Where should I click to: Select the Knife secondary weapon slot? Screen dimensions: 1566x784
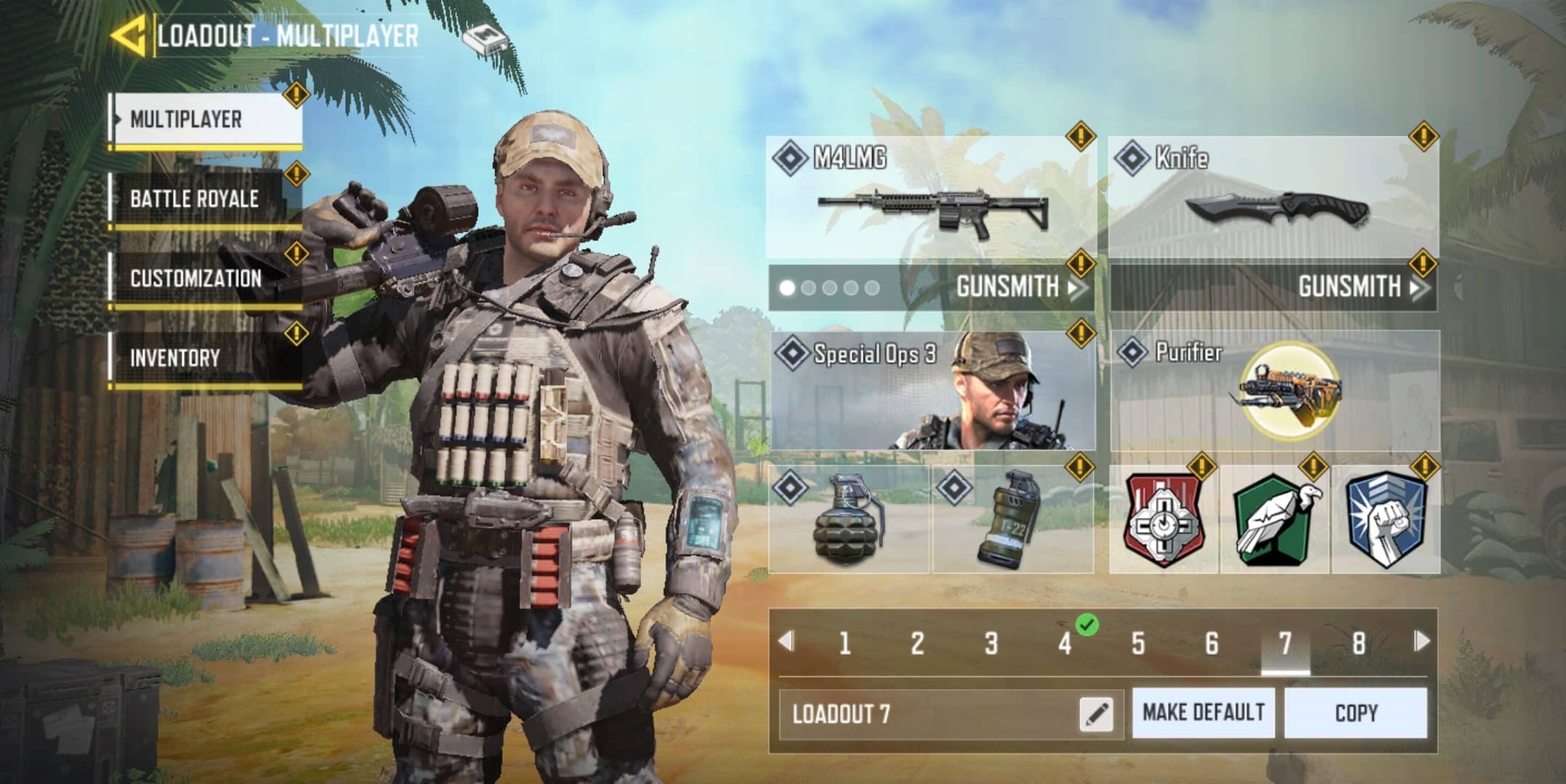pos(1274,197)
